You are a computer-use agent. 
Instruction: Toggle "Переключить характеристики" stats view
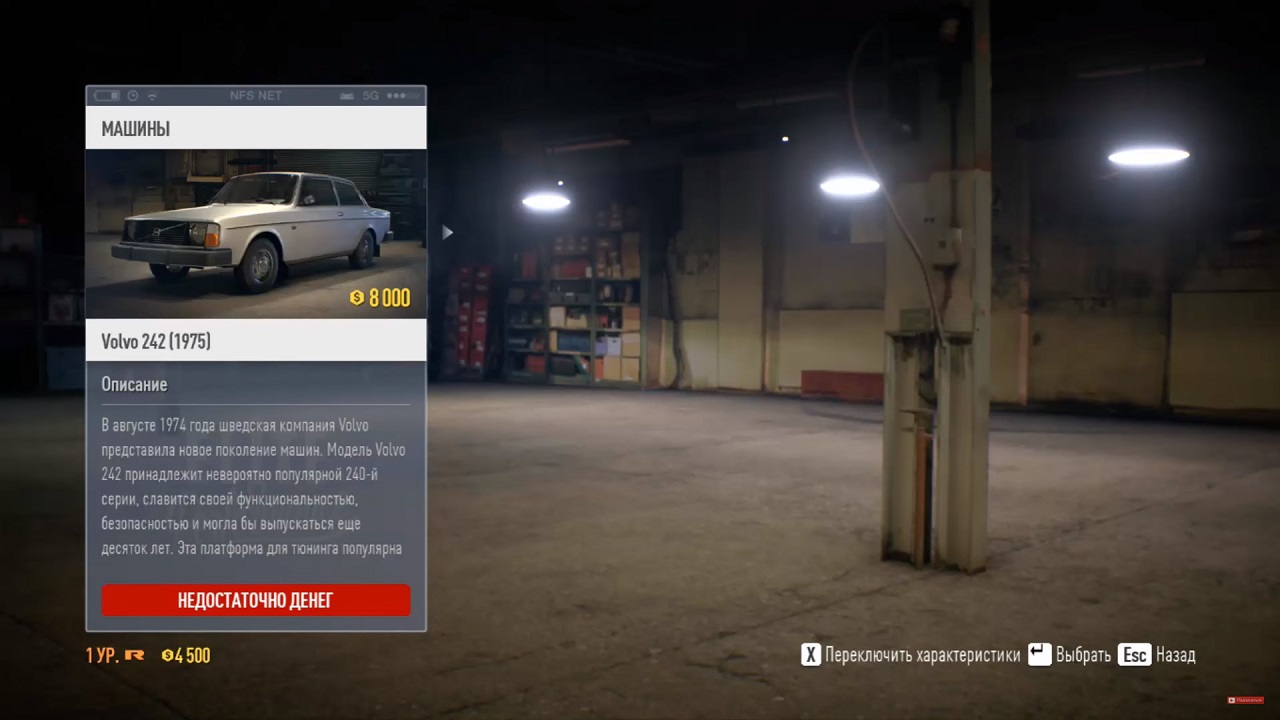[910, 655]
